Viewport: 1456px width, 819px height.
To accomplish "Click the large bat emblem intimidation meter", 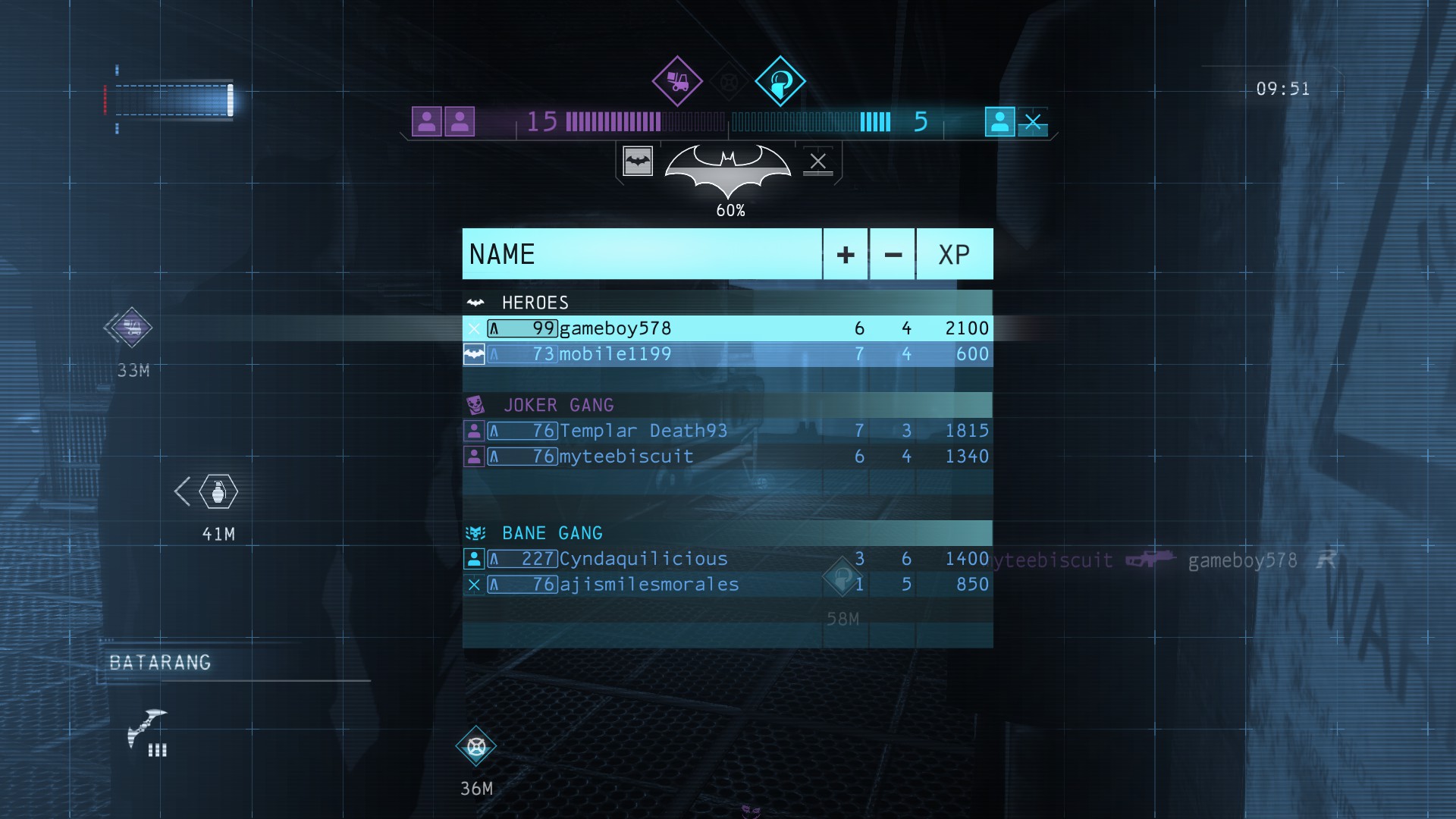I will click(x=727, y=169).
